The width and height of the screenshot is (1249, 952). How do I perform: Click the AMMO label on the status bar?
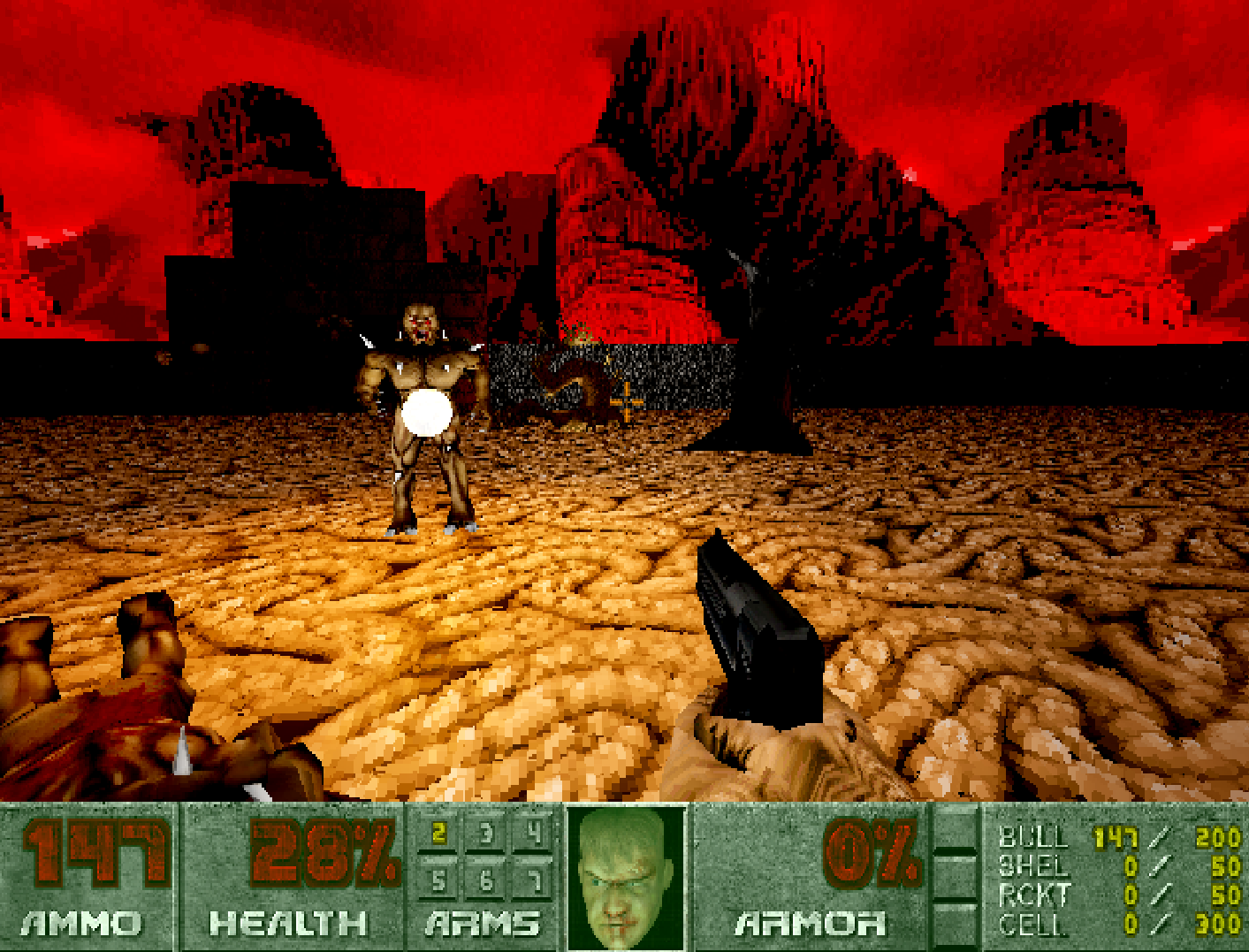(84, 922)
